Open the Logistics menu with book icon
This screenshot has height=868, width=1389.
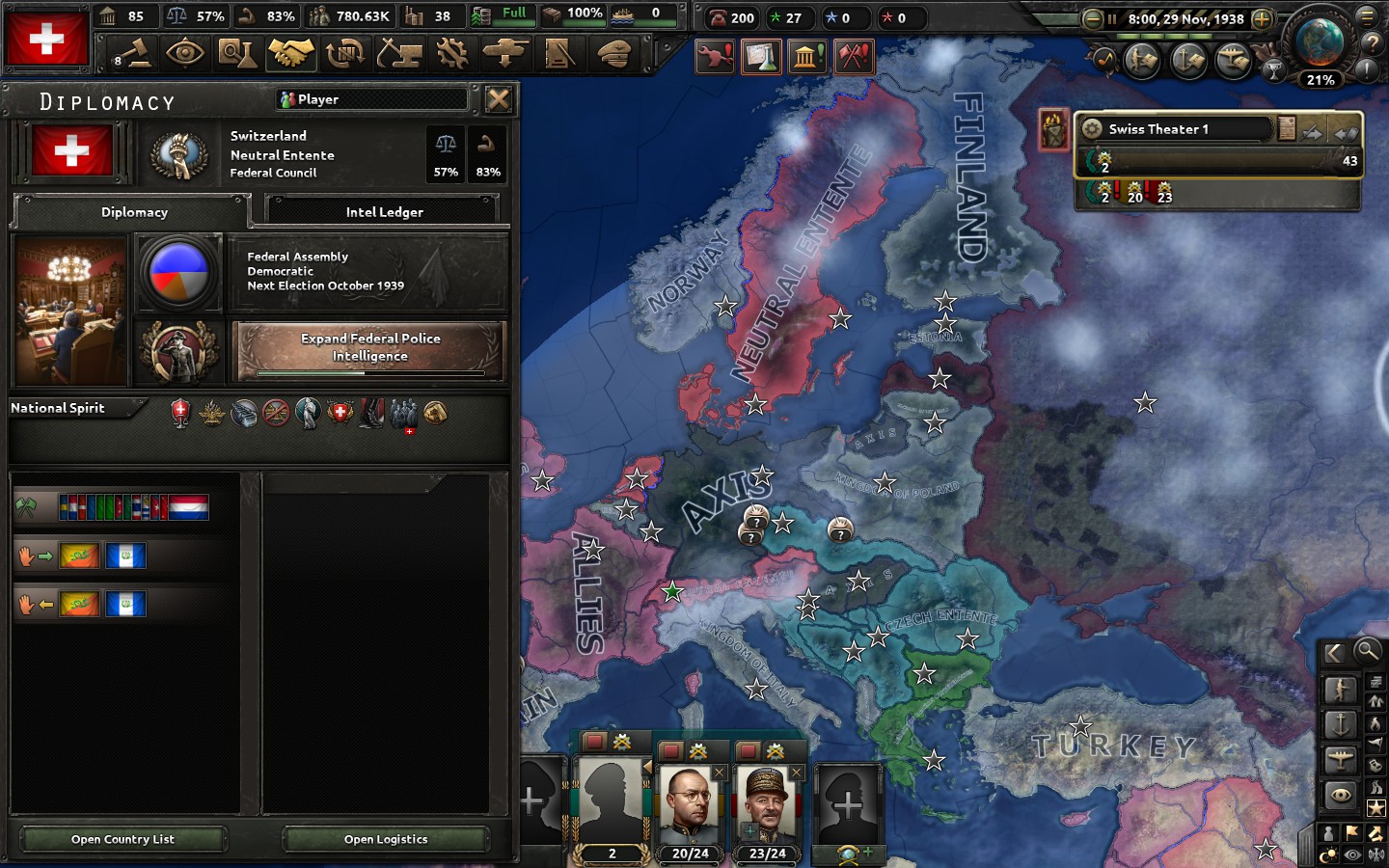561,55
